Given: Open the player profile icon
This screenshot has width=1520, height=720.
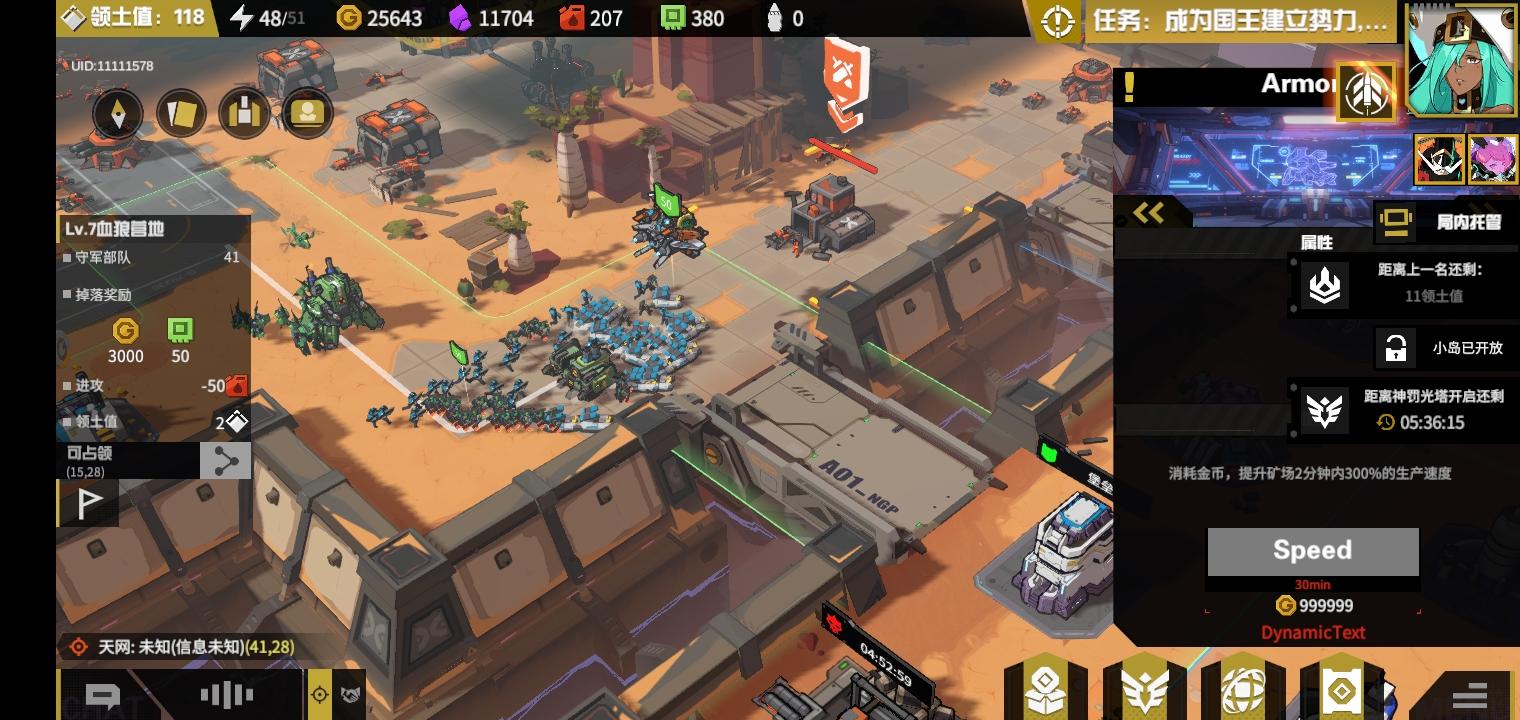Looking at the screenshot, I should [307, 113].
